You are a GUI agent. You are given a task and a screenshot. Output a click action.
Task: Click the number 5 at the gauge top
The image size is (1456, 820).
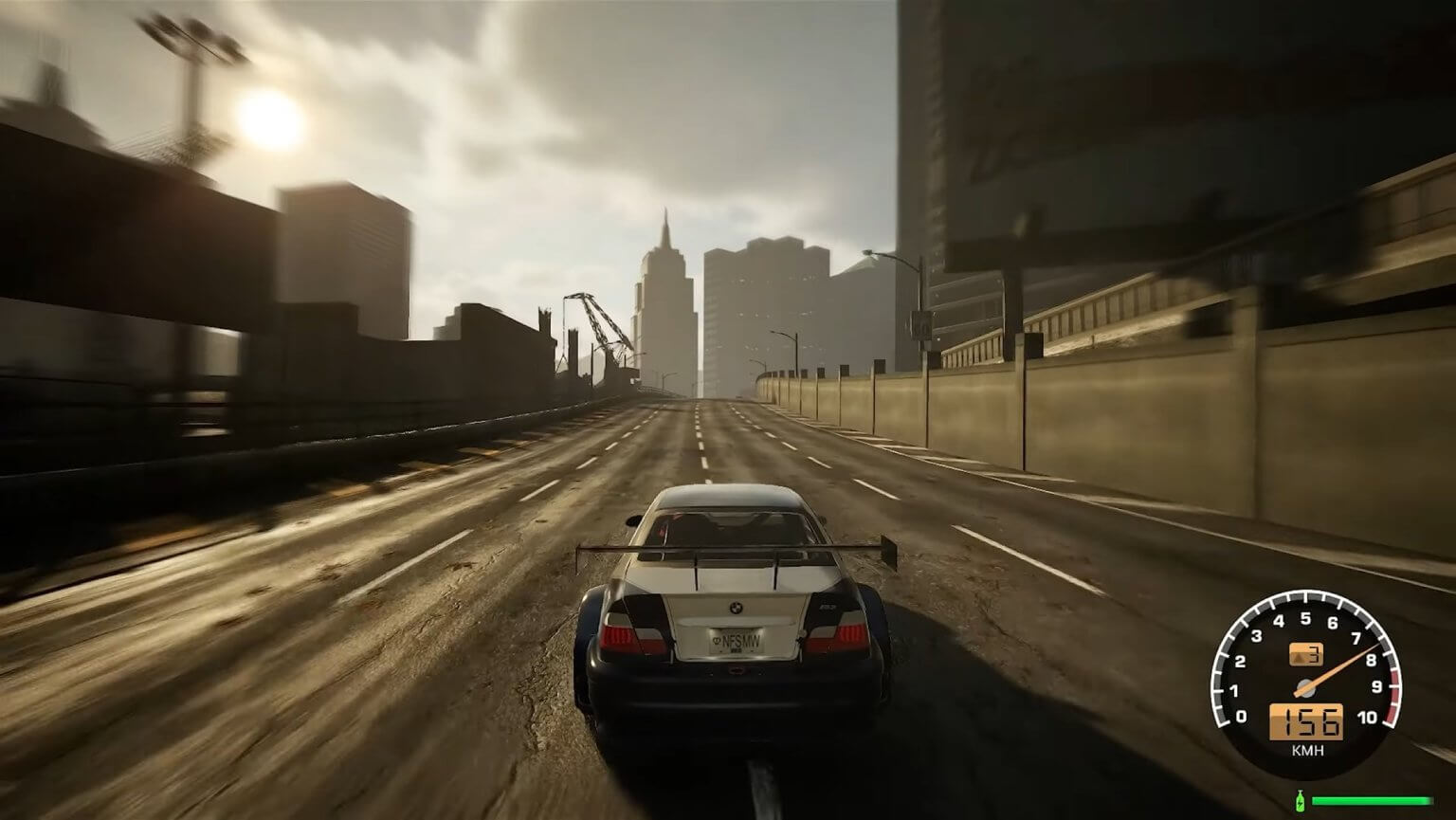coord(1304,618)
